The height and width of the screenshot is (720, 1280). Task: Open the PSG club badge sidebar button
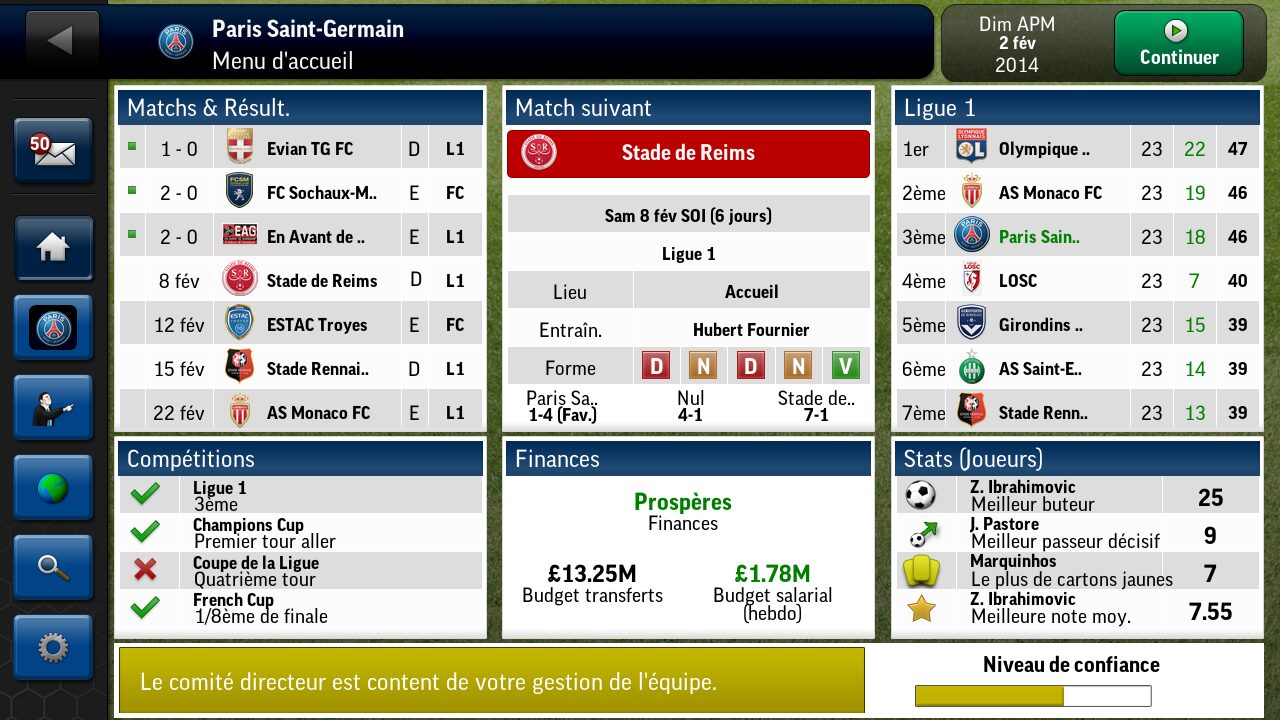[53, 328]
